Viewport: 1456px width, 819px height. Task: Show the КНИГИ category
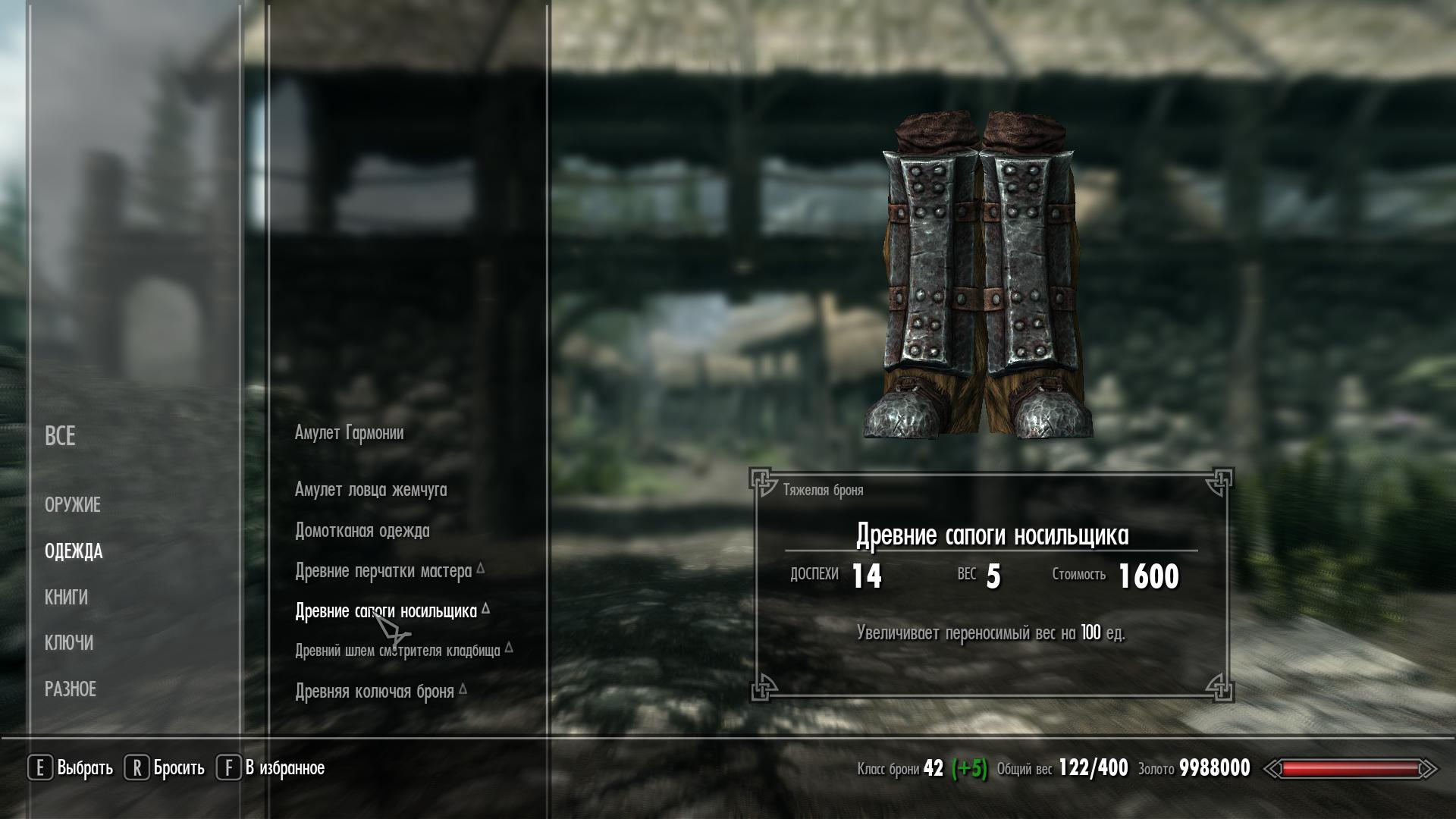pos(66,598)
